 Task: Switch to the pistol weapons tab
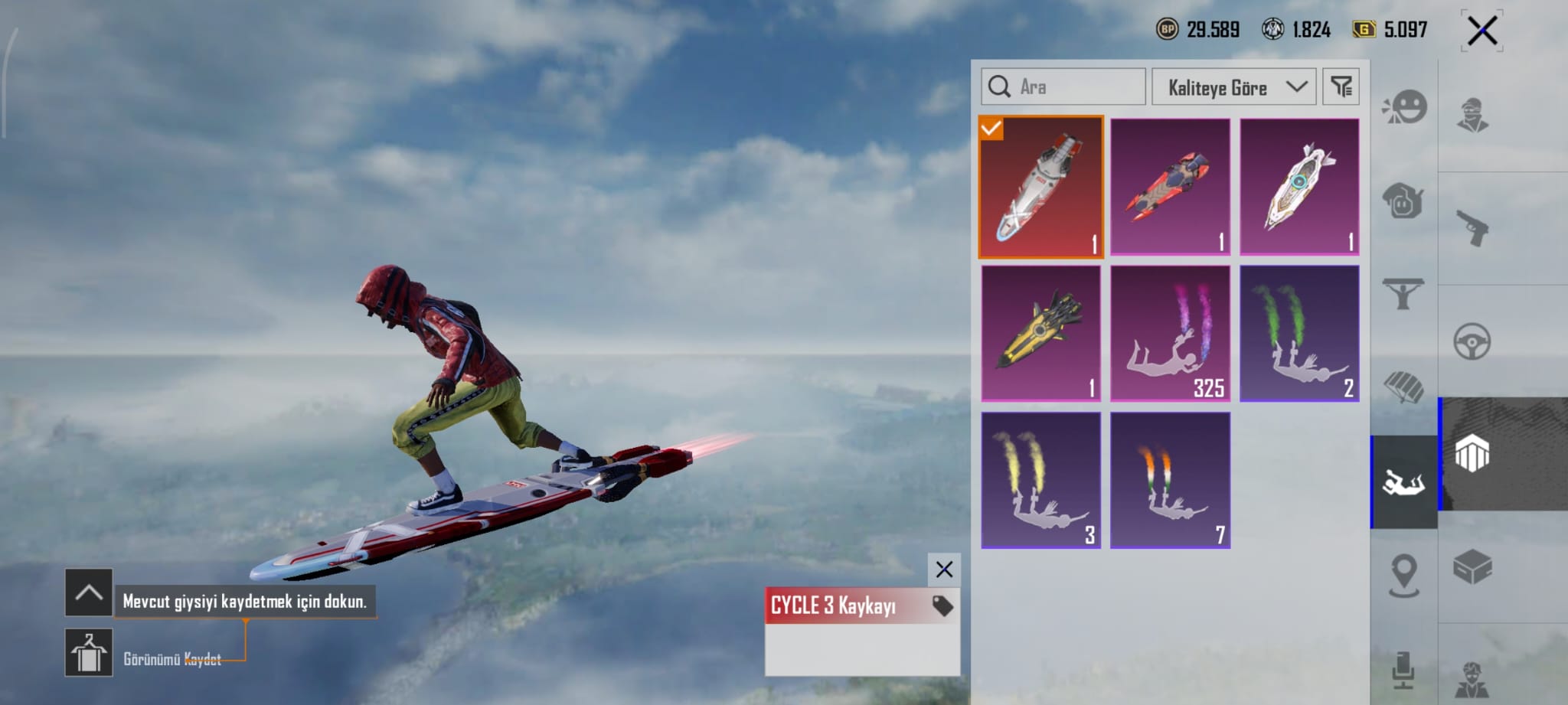click(x=1472, y=228)
